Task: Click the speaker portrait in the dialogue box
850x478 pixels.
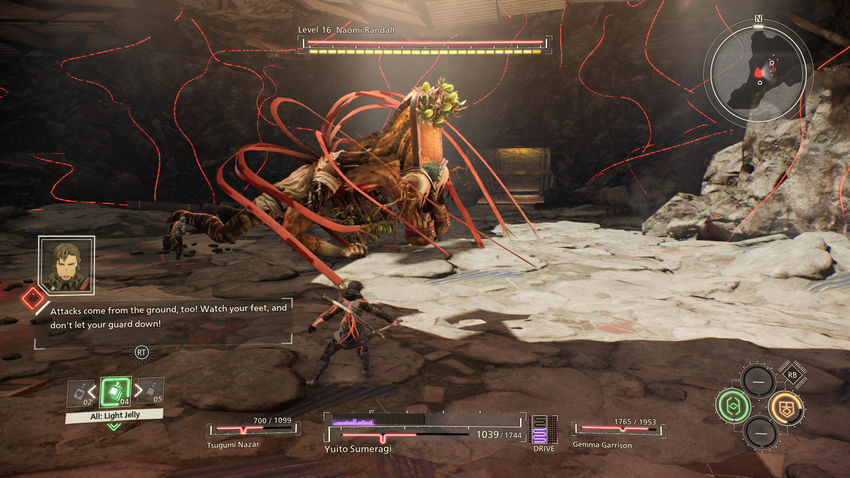Action: pos(66,265)
